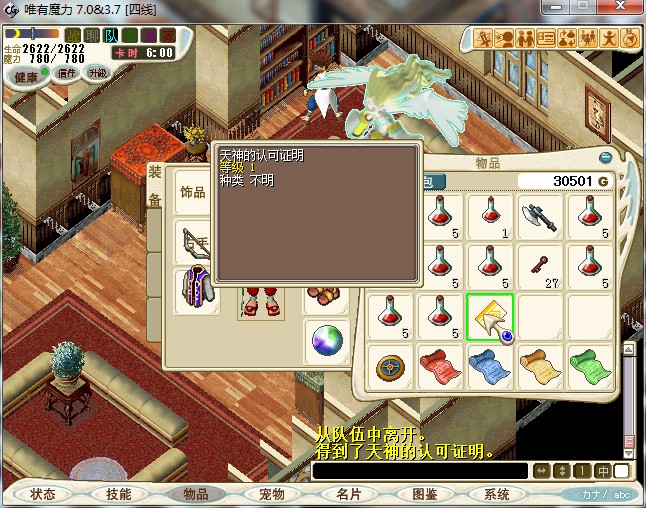Open the 名片 name card menu

point(347,494)
